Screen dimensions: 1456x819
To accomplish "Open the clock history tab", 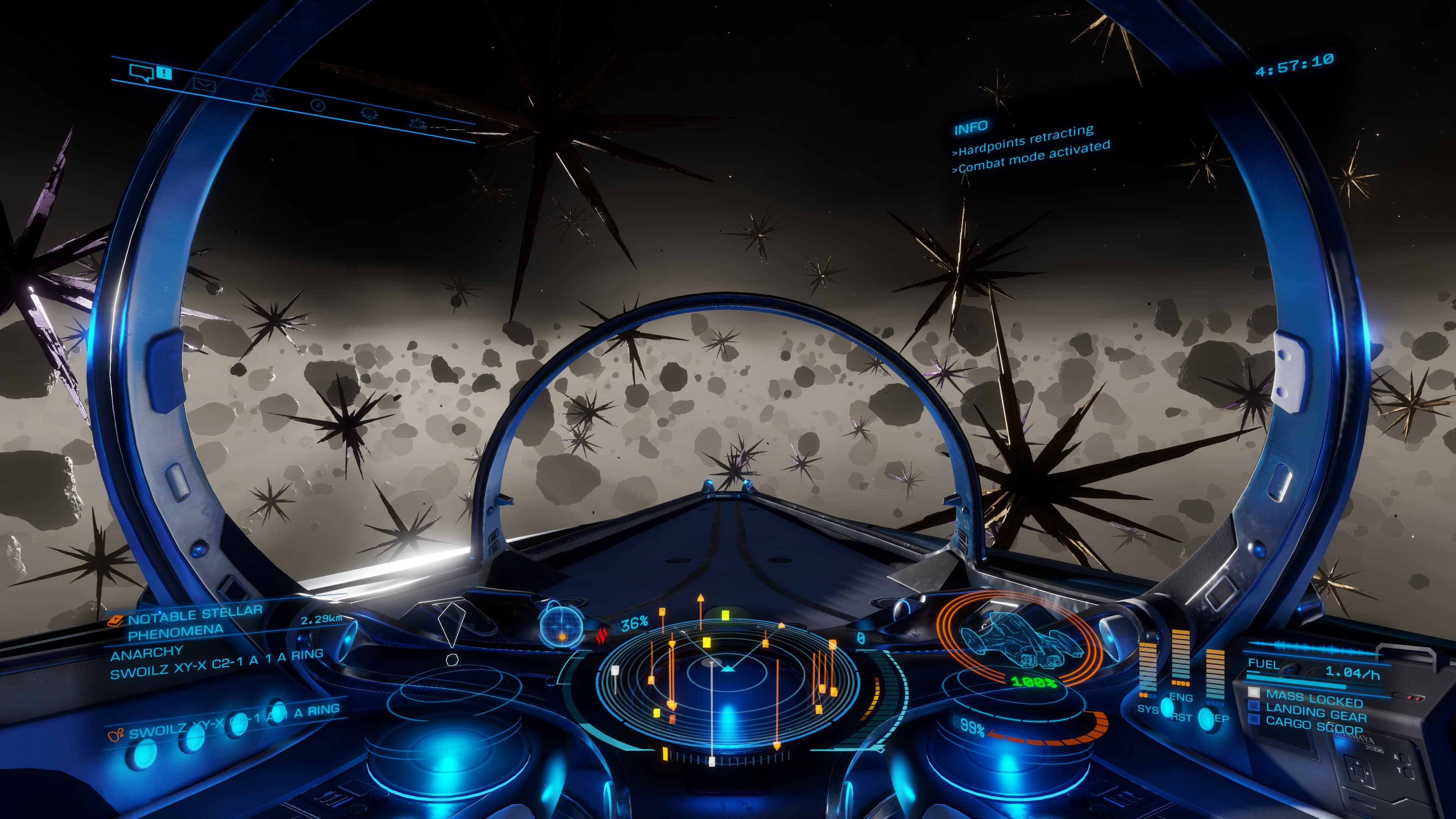I will pyautogui.click(x=318, y=105).
